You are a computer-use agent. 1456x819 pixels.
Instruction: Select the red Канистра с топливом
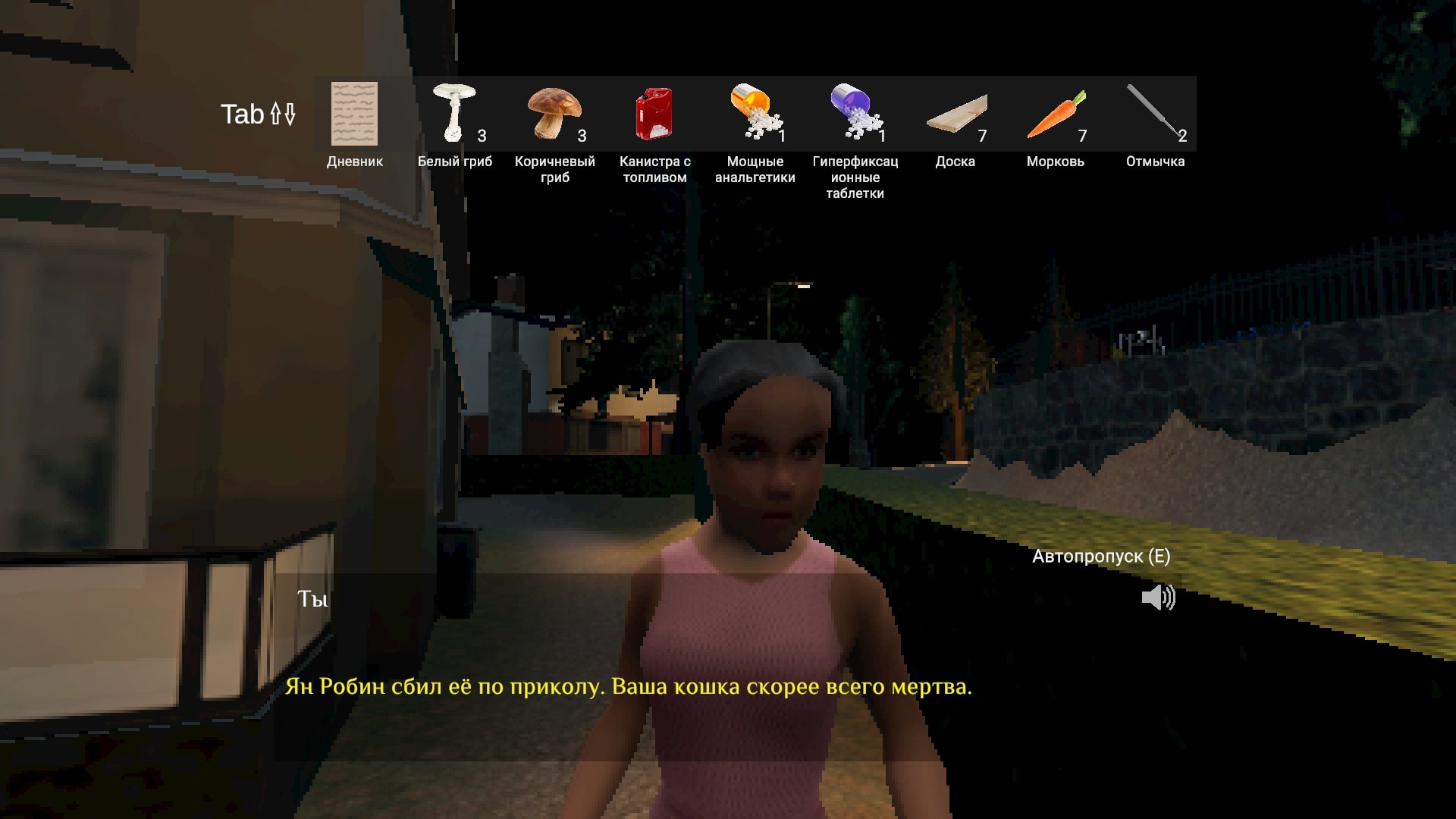654,114
